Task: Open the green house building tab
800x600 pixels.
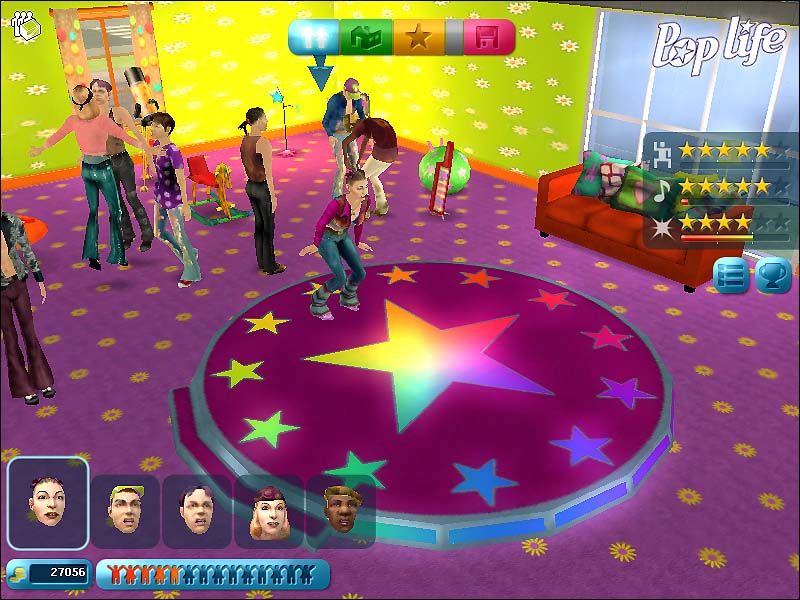Action: (367, 37)
